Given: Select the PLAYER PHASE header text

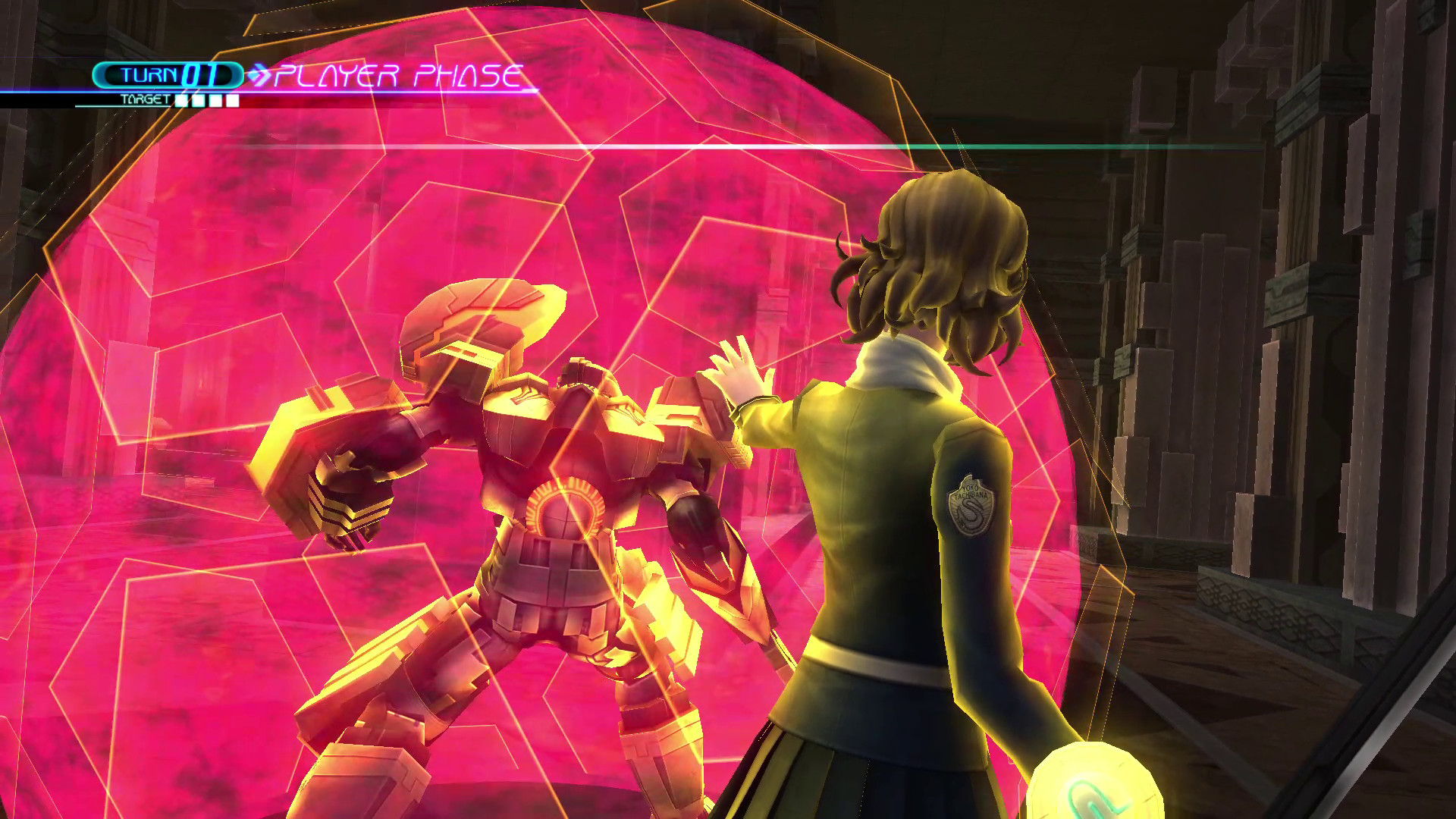Looking at the screenshot, I should [x=402, y=74].
